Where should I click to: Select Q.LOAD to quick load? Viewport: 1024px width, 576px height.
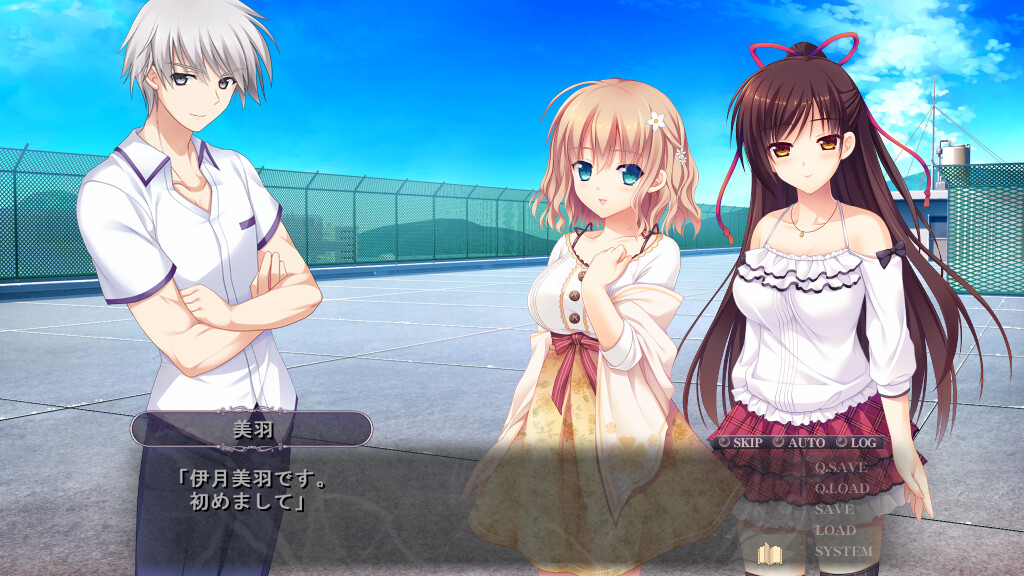pos(841,488)
